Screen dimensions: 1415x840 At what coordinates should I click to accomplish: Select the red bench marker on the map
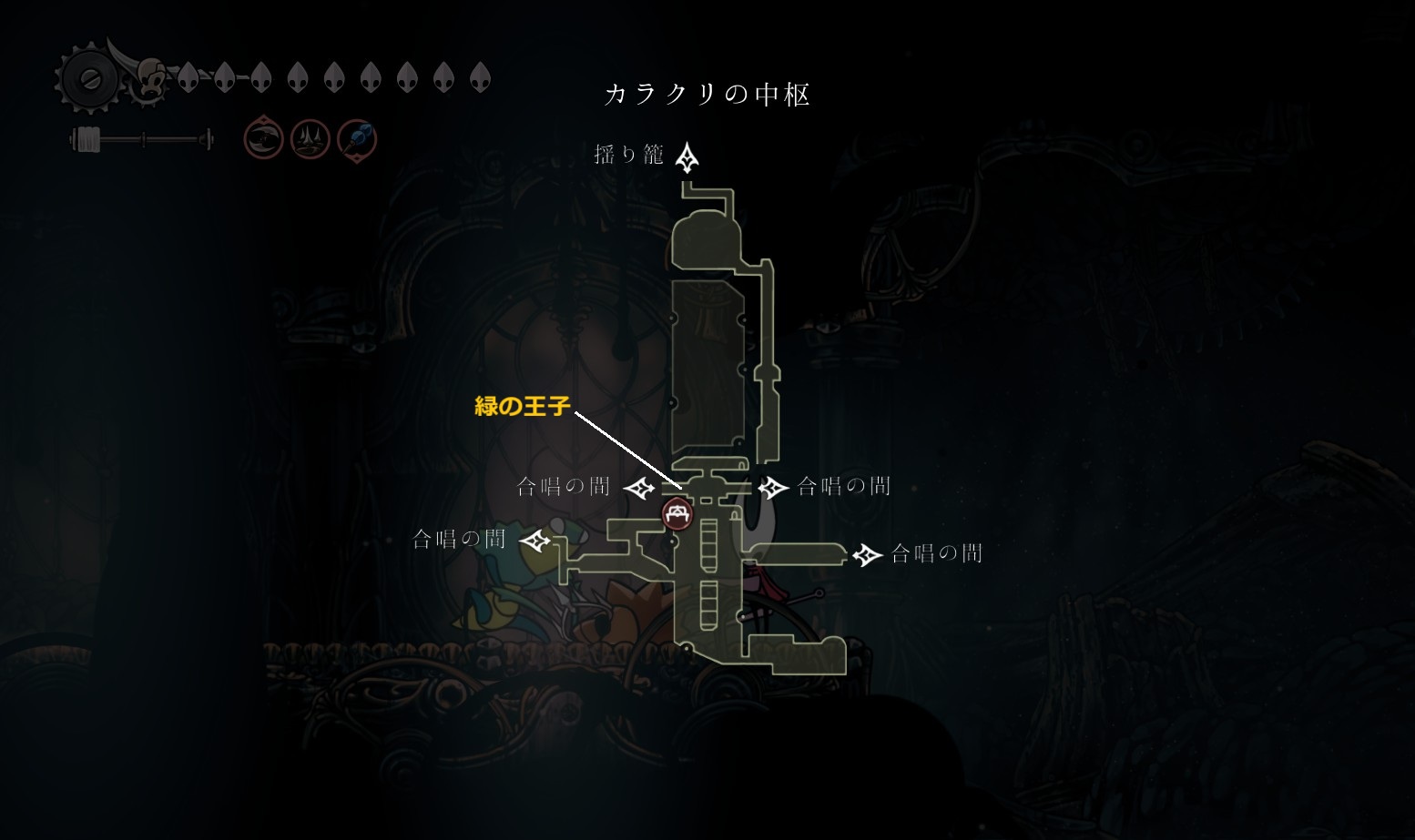(x=677, y=514)
